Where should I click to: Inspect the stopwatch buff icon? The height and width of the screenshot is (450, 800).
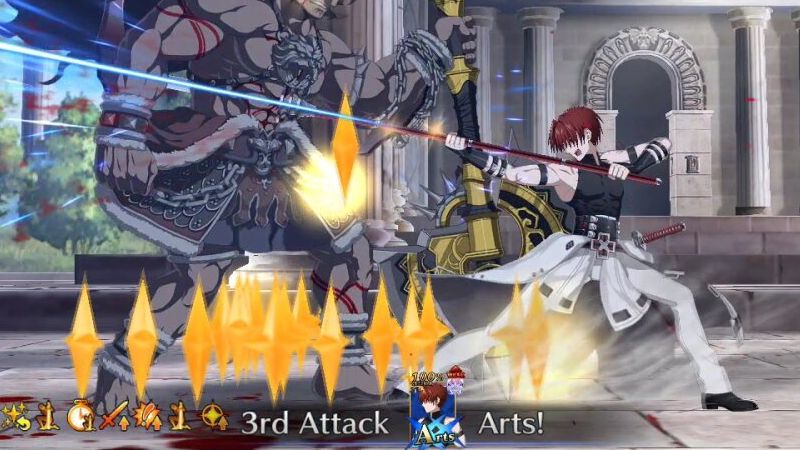point(80,415)
